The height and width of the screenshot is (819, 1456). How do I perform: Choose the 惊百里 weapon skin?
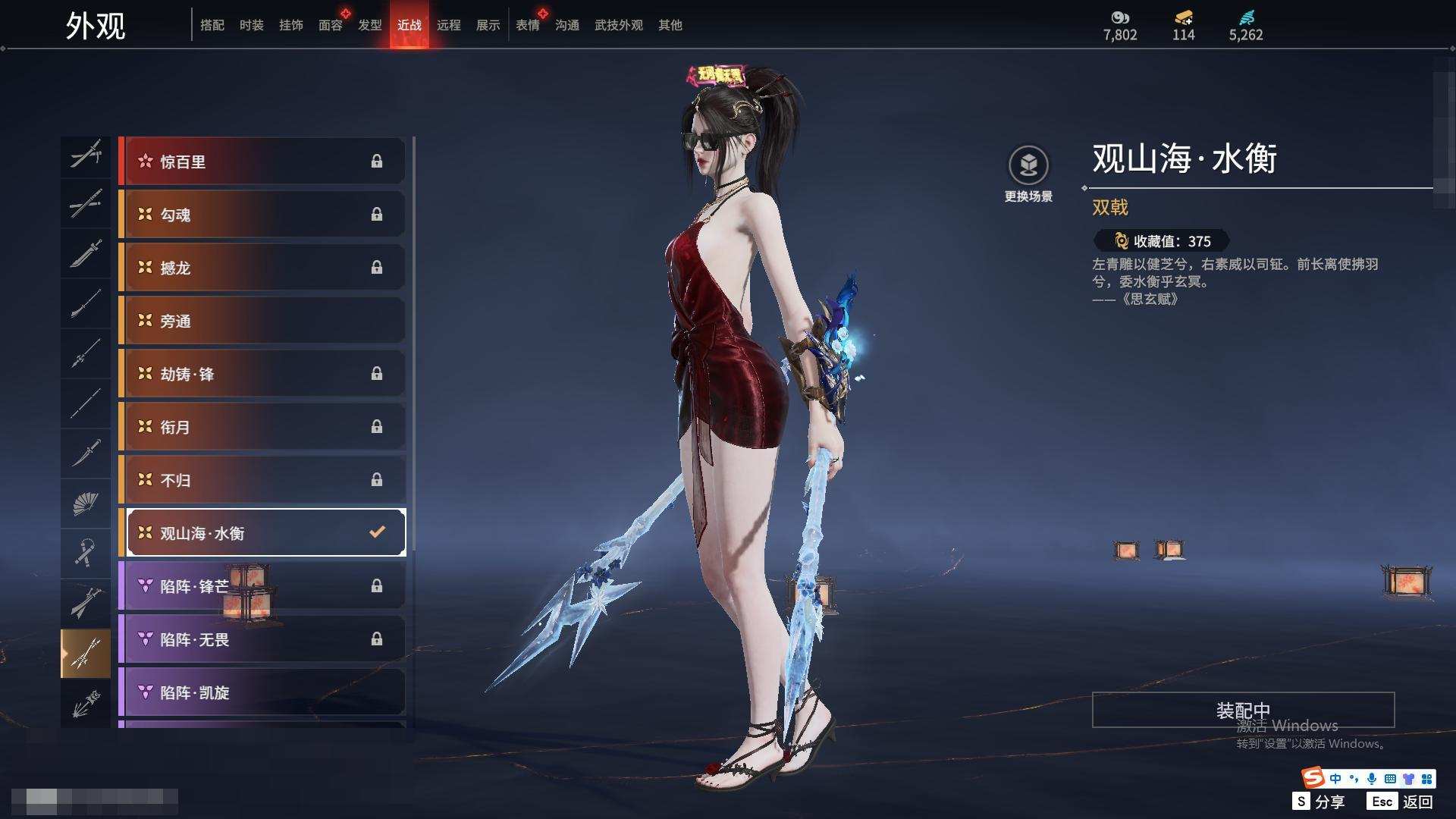[262, 162]
